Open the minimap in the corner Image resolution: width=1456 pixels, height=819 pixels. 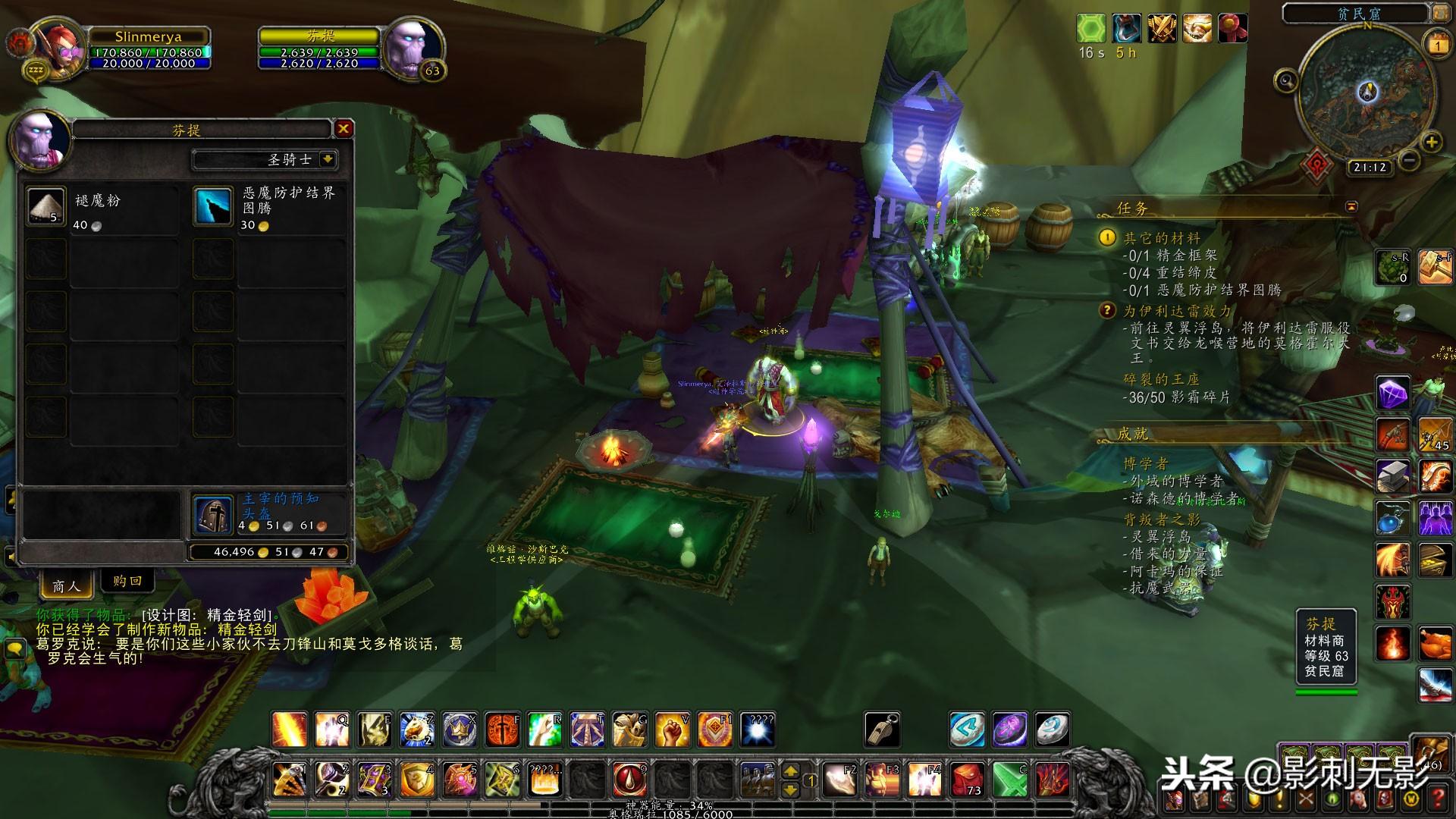click(x=1367, y=95)
